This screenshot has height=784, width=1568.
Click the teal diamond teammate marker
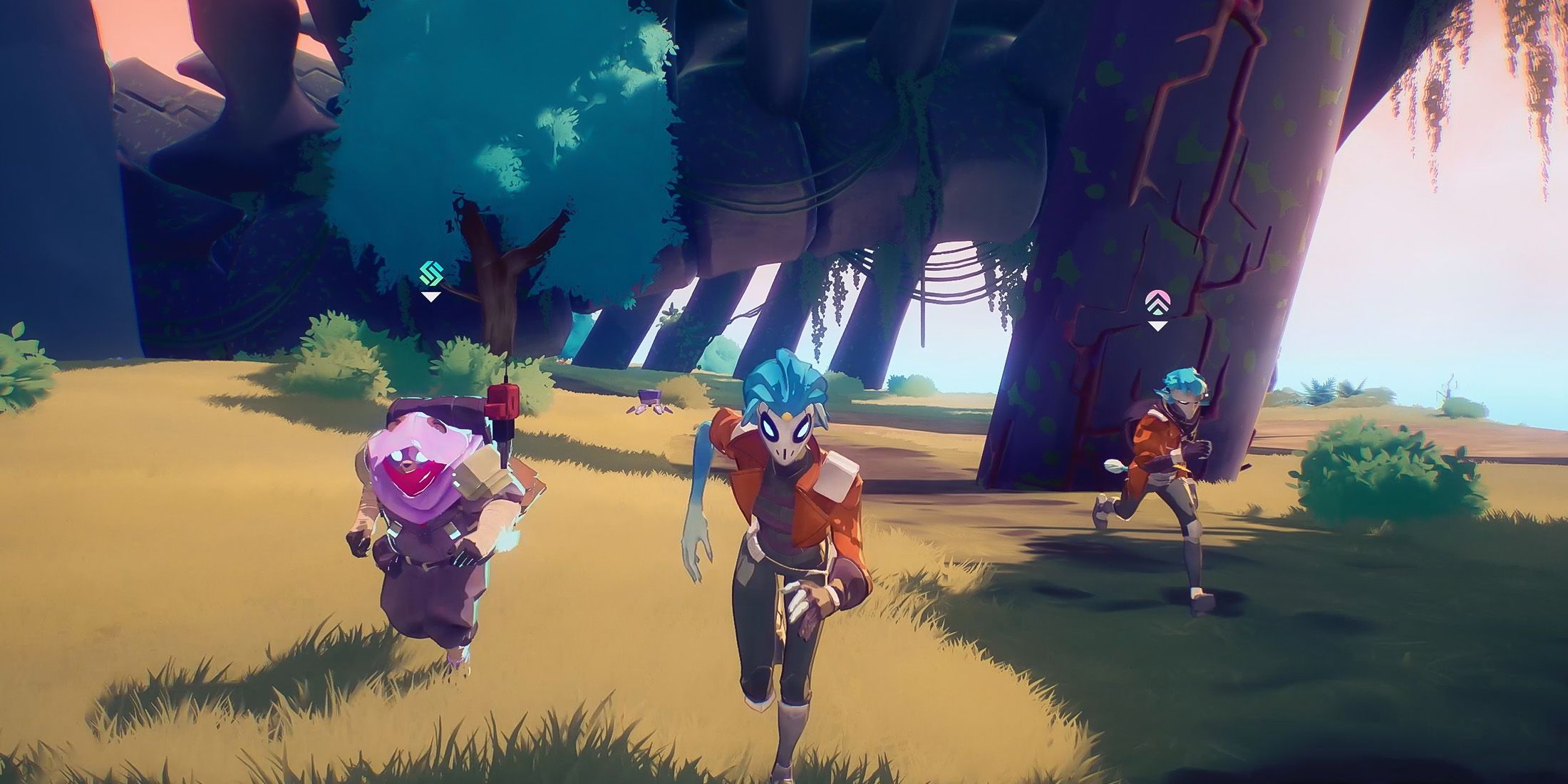431,274
